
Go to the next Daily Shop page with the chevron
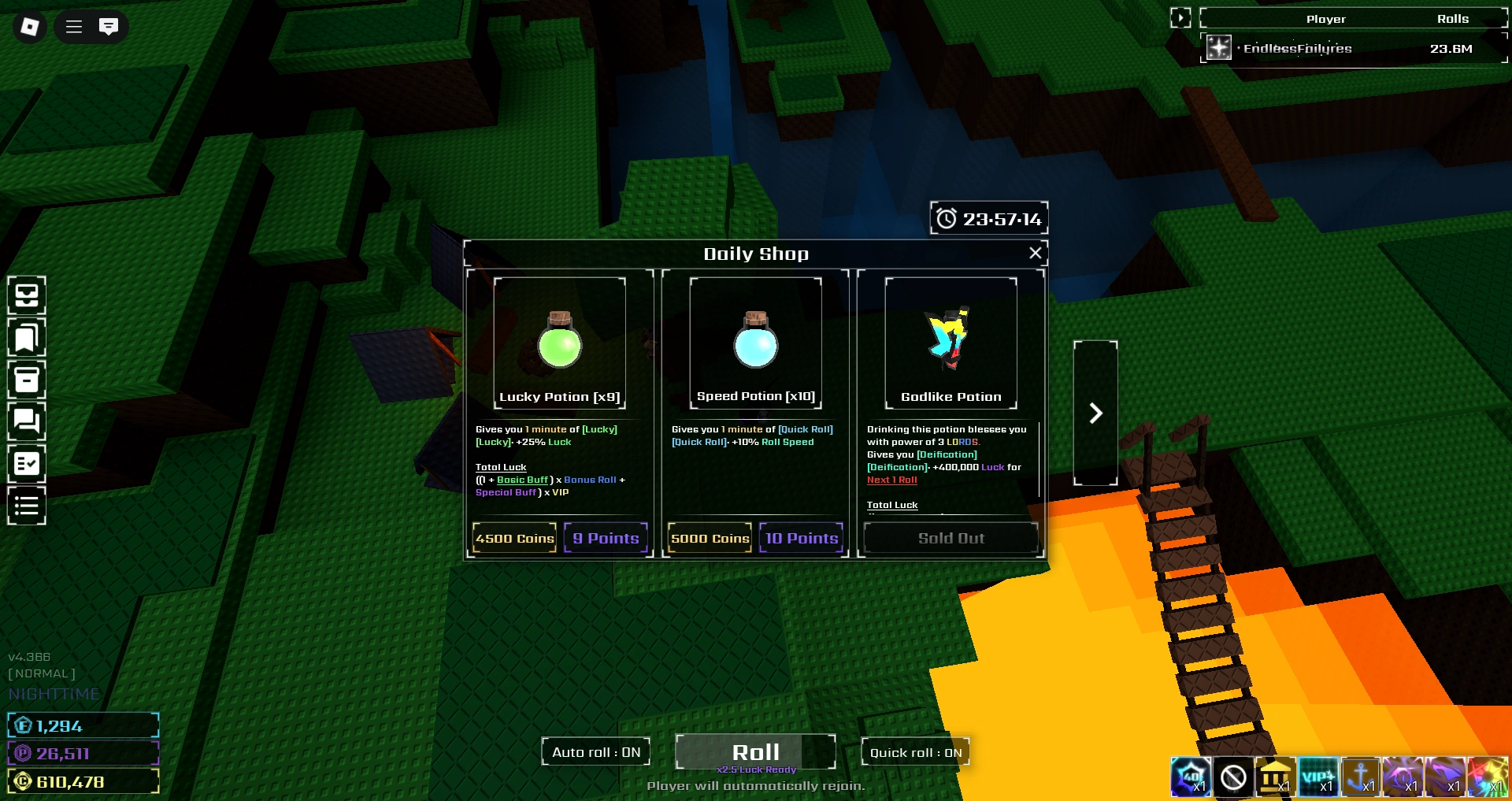point(1095,413)
